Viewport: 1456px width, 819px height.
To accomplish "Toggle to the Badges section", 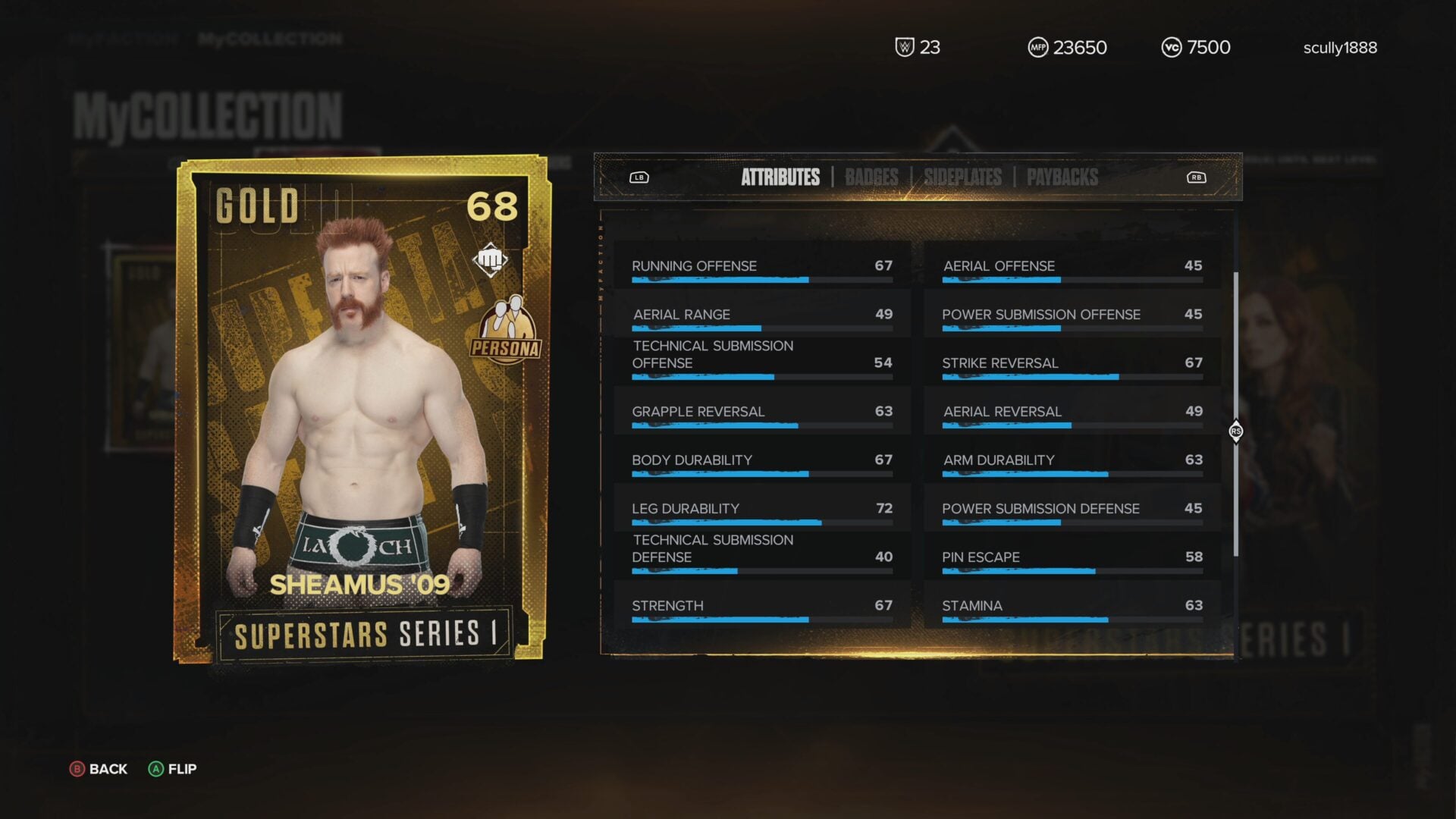I will coord(871,177).
